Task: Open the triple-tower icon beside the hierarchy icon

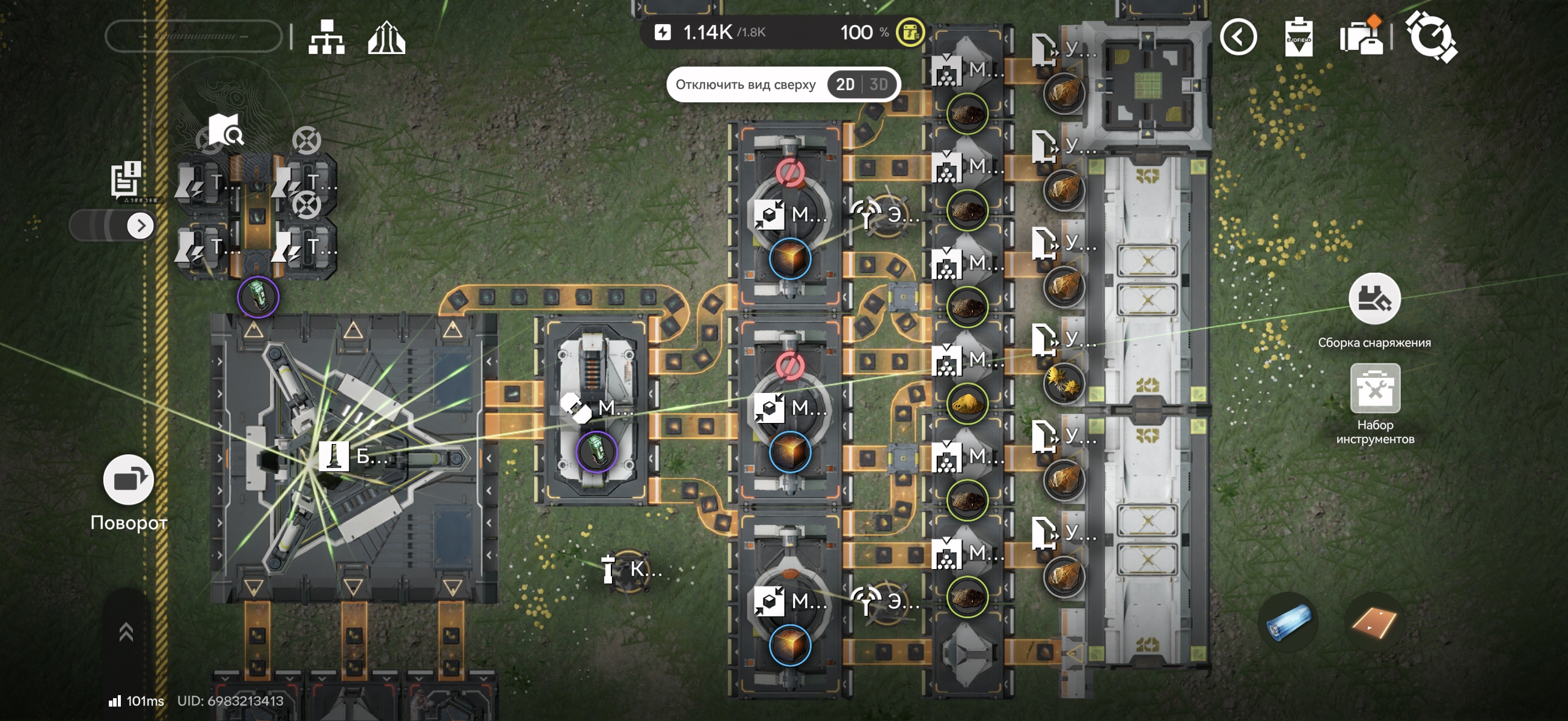Action: point(387,38)
